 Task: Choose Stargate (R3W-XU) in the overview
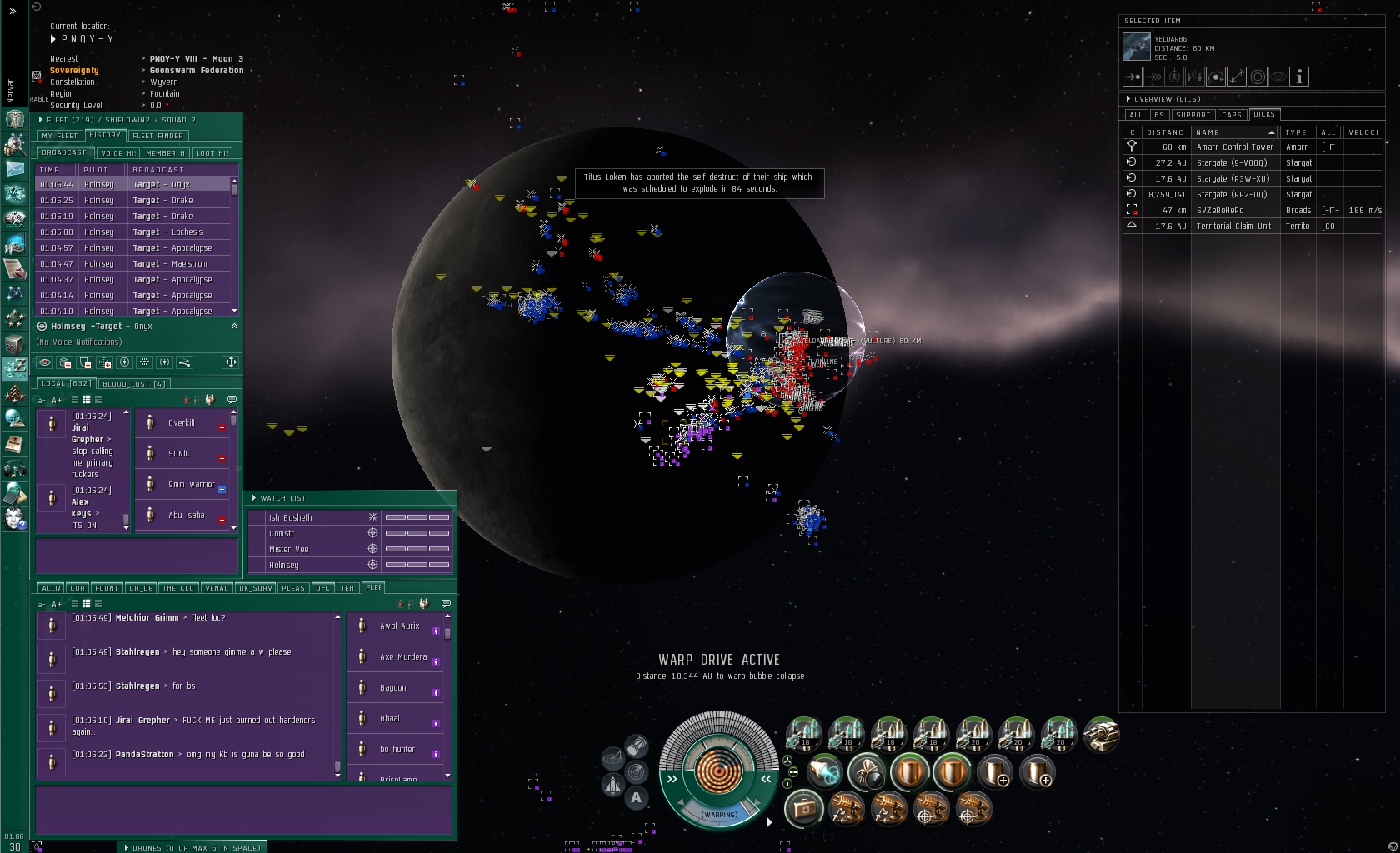tap(1232, 179)
